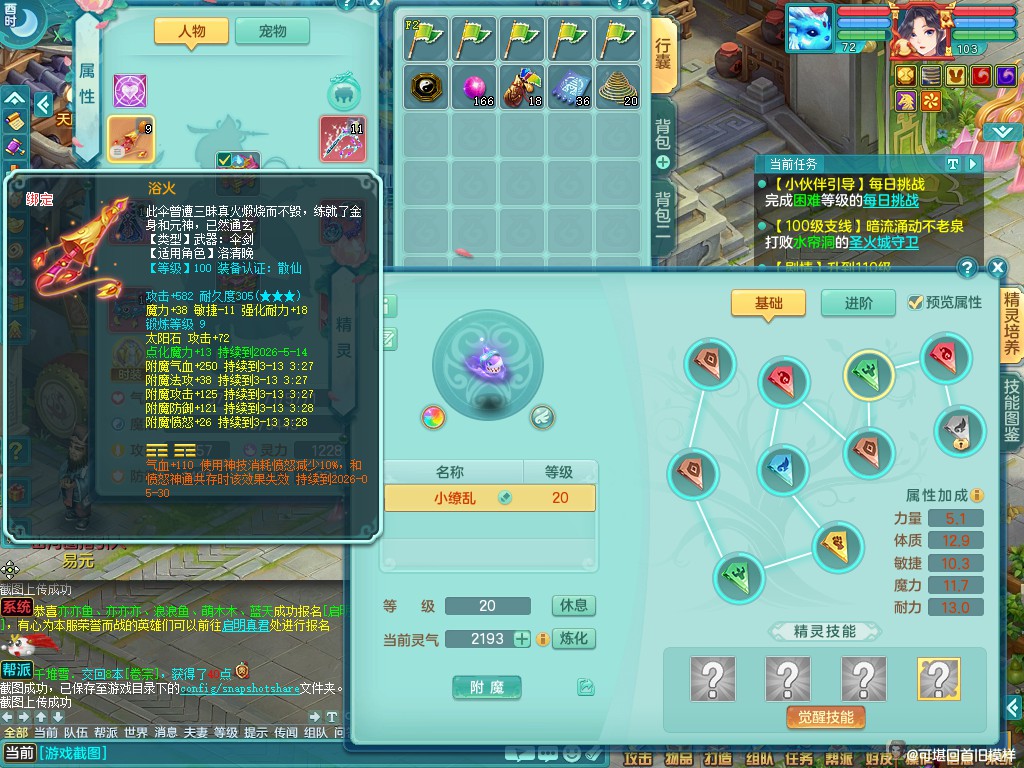Viewport: 1024px width, 768px height.
Task: Select the straw hat item slot
Action: tap(619, 87)
